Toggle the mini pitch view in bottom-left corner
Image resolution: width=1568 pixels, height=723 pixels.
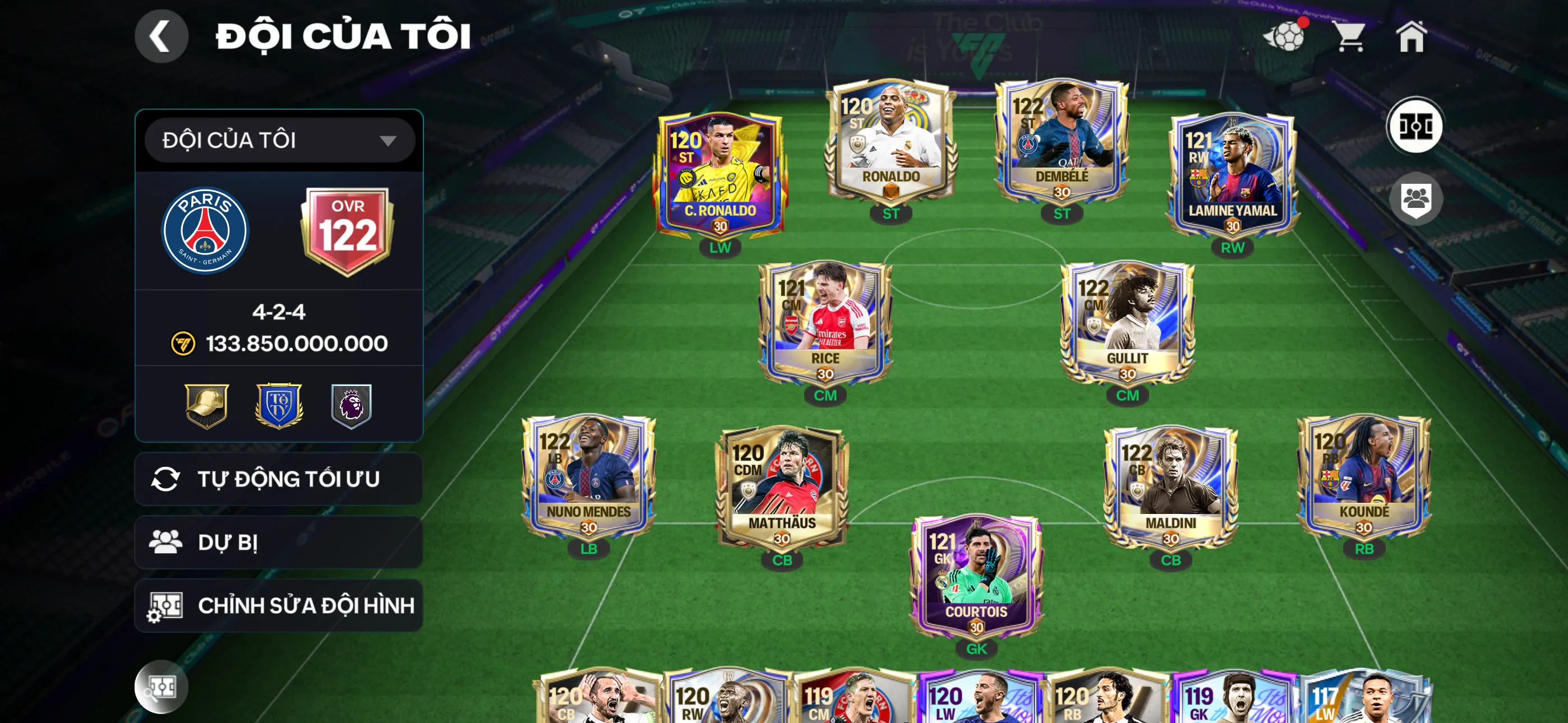[x=163, y=687]
